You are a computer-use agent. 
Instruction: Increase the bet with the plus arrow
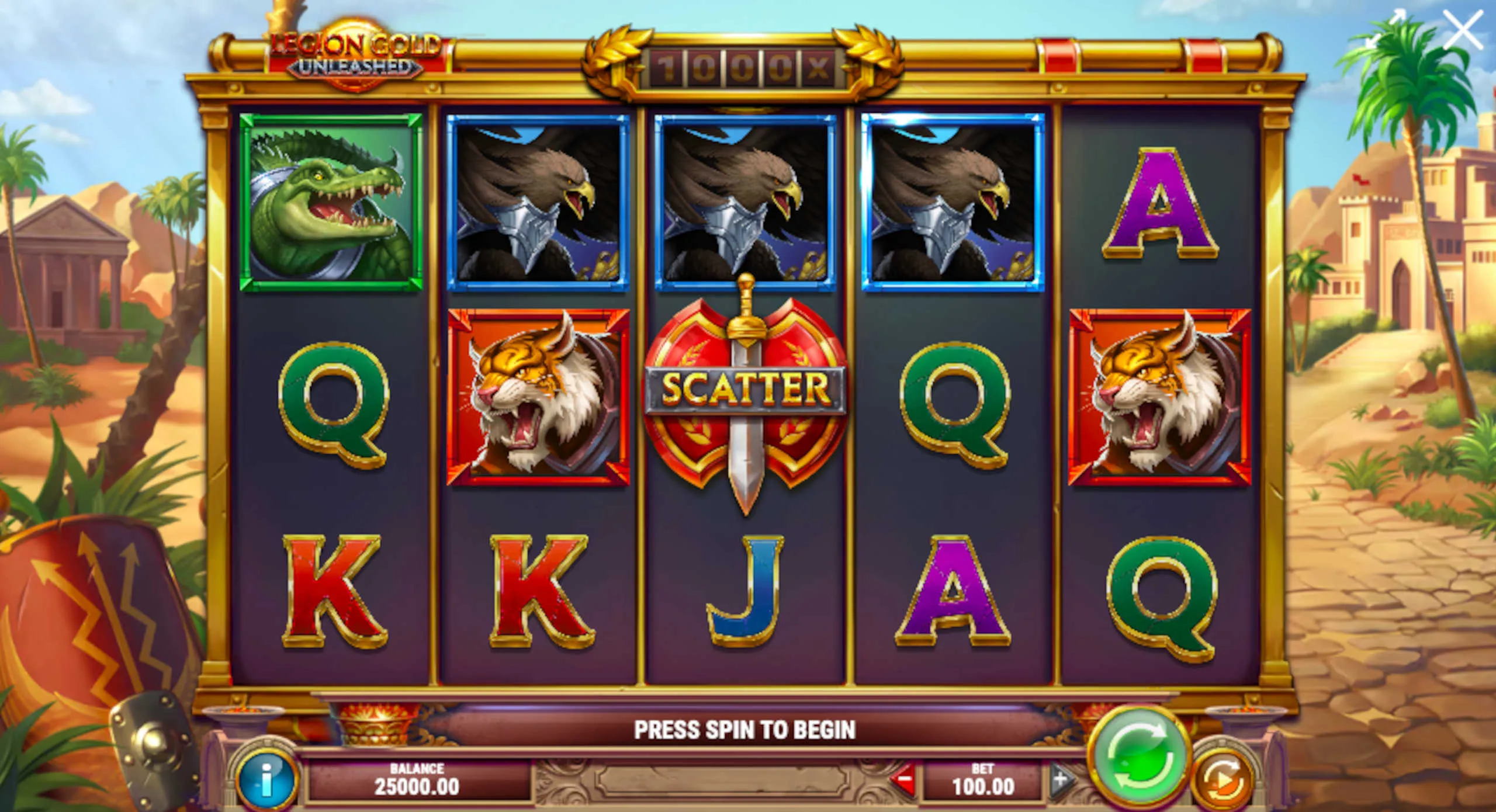pyautogui.click(x=1061, y=780)
